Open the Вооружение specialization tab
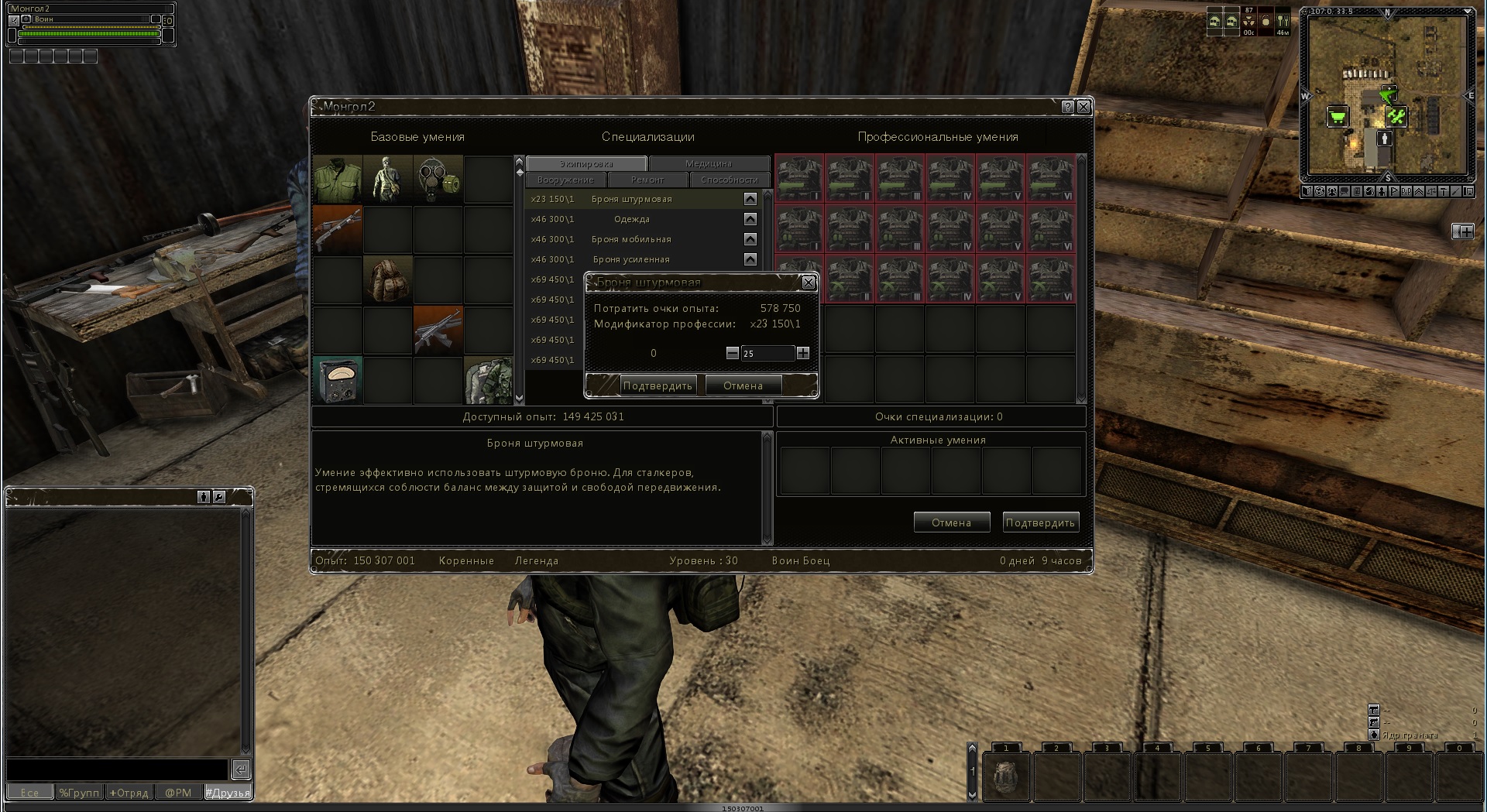1487x812 pixels. pyautogui.click(x=565, y=180)
